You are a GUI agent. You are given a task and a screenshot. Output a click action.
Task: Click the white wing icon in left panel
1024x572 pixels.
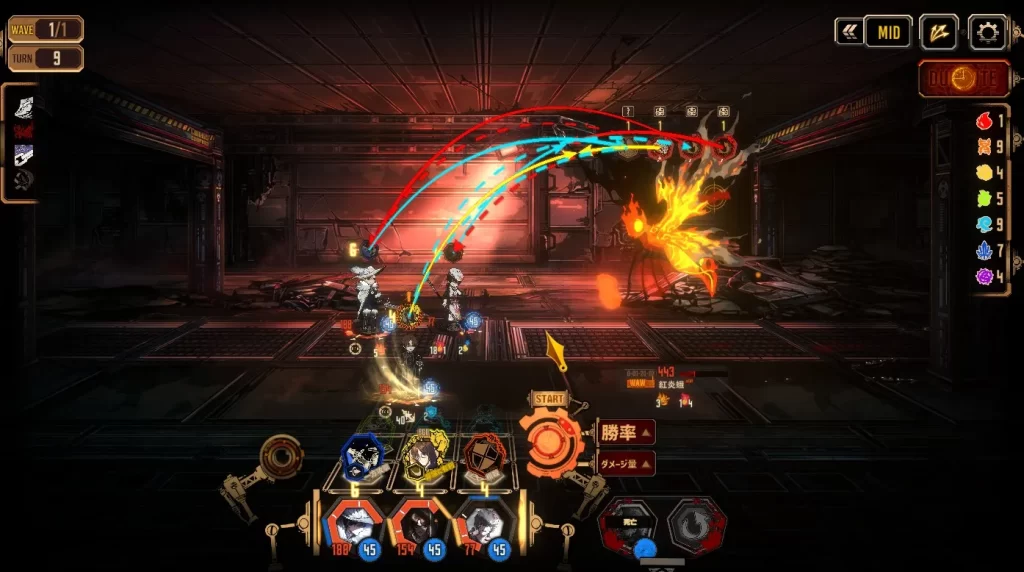coord(22,107)
